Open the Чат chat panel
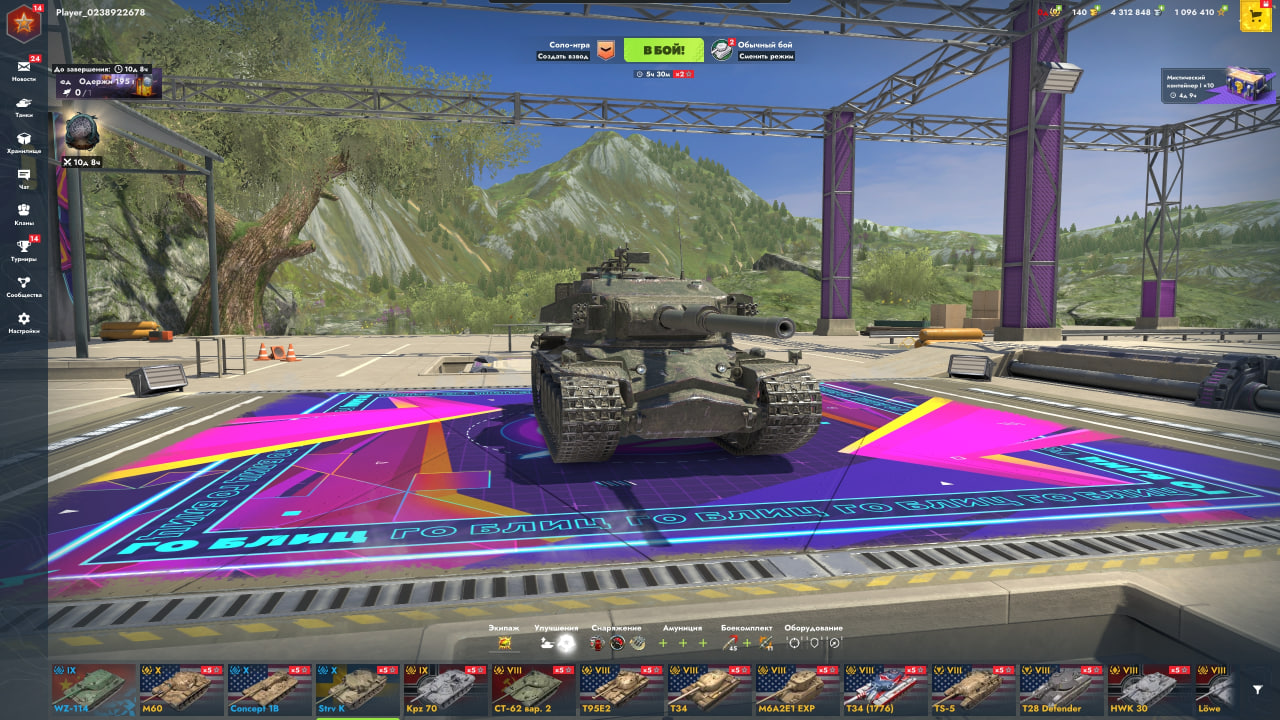This screenshot has width=1280, height=720. pos(24,178)
